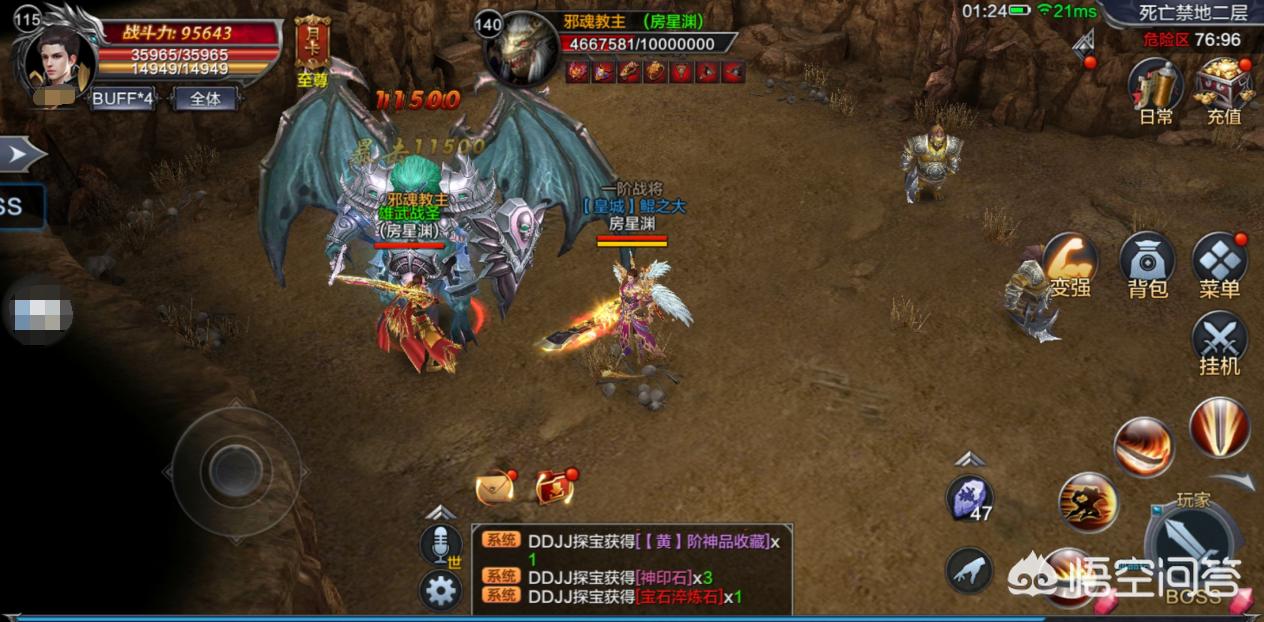Screen dimensions: 1264x622
Task: Tap the 变强 power-up icon
Action: point(1070,264)
